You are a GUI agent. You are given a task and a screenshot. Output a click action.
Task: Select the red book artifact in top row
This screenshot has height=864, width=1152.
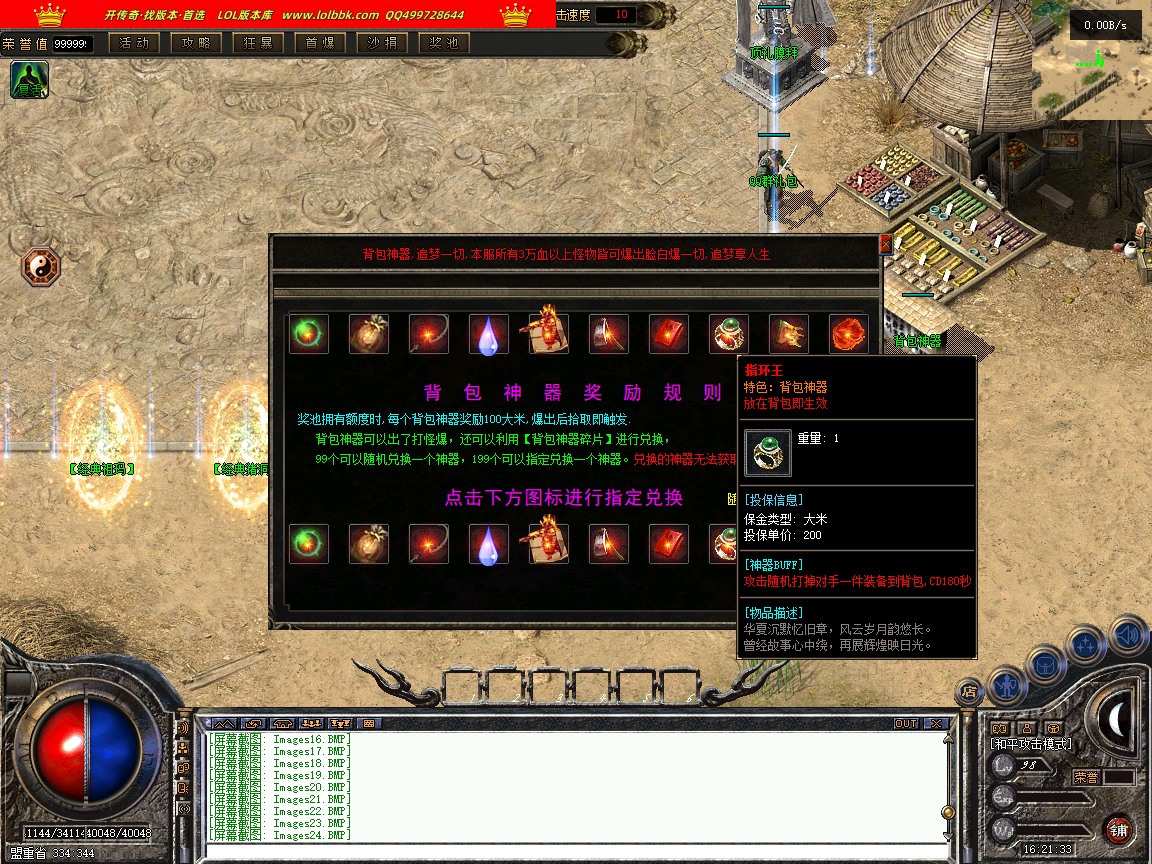pyautogui.click(x=668, y=334)
